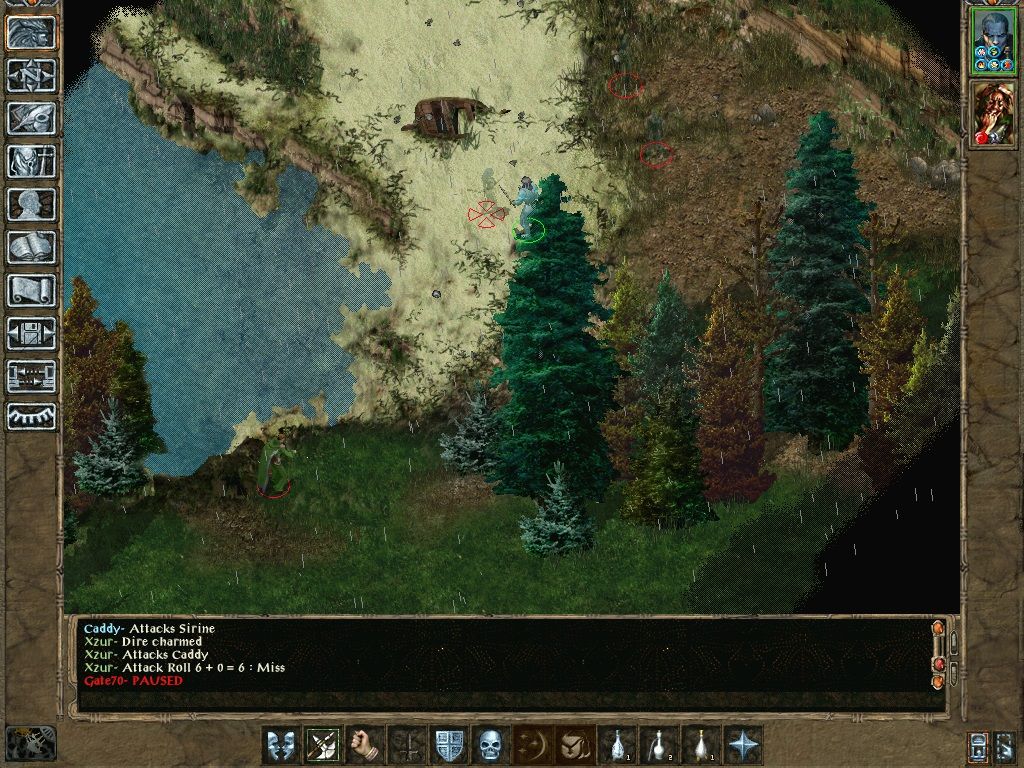Click the return-to-game stone face button

click(32, 32)
